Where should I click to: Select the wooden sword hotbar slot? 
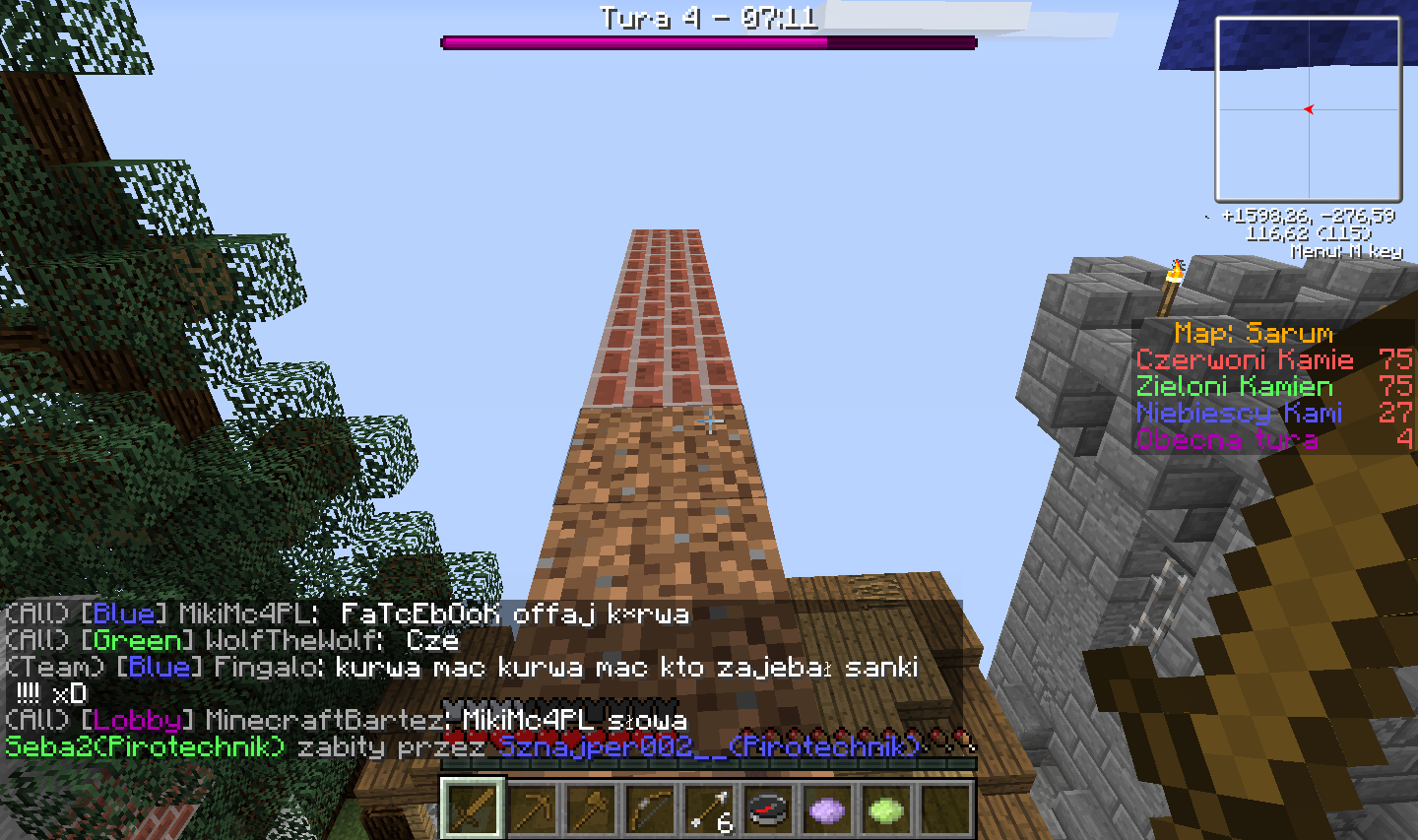click(474, 809)
